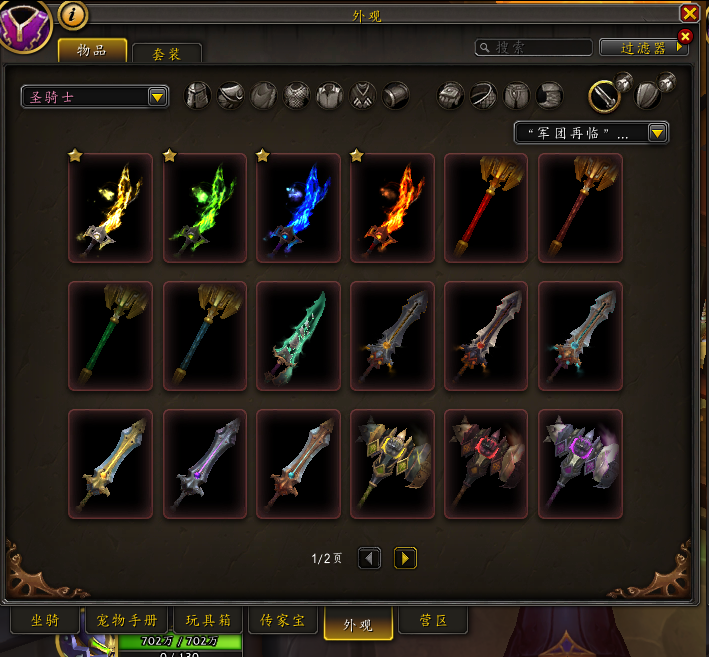Select the helmet slot icon
The image size is (709, 657).
[x=200, y=96]
